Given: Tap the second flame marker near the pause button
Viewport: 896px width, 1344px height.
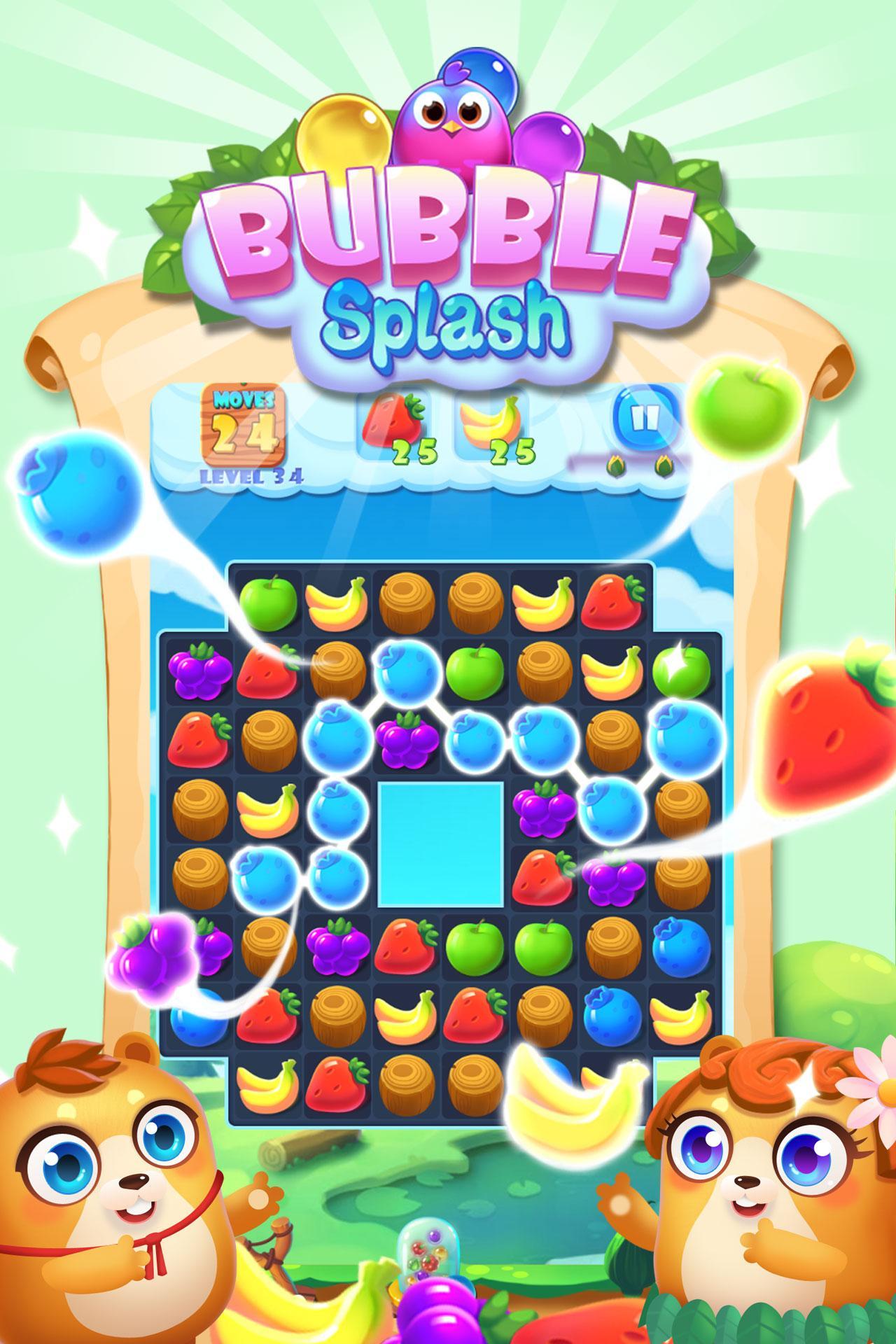Looking at the screenshot, I should [664, 465].
